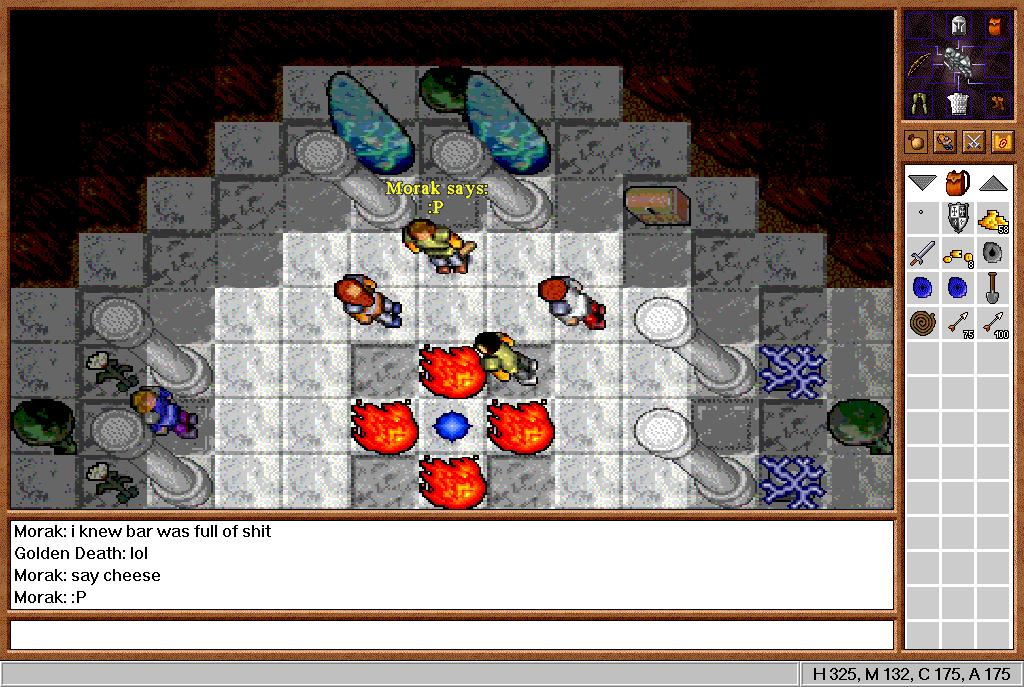
Task: Choose the sword in the inventory
Action: pyautogui.click(x=922, y=253)
